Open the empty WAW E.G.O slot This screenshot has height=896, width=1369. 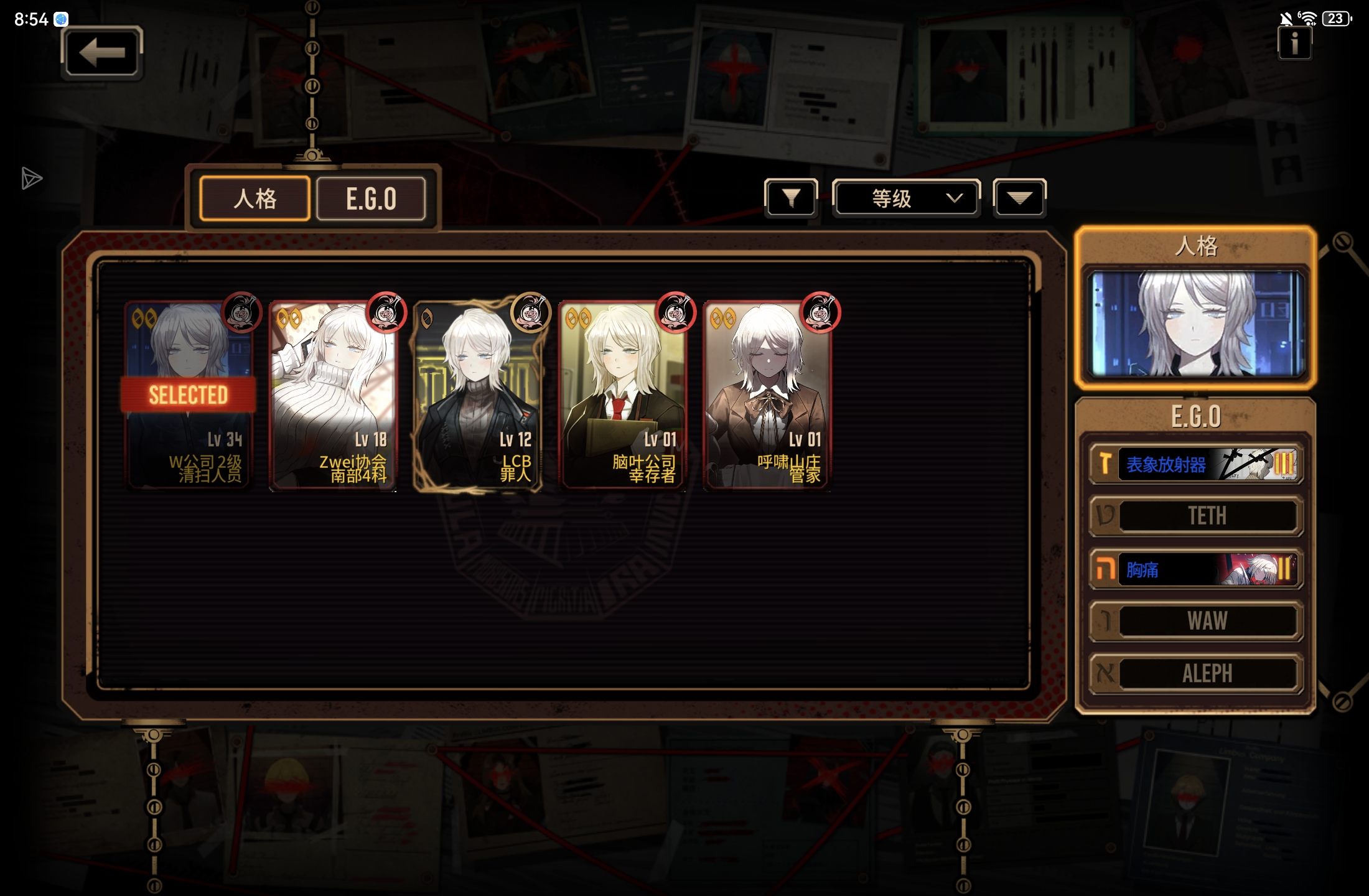point(1195,621)
